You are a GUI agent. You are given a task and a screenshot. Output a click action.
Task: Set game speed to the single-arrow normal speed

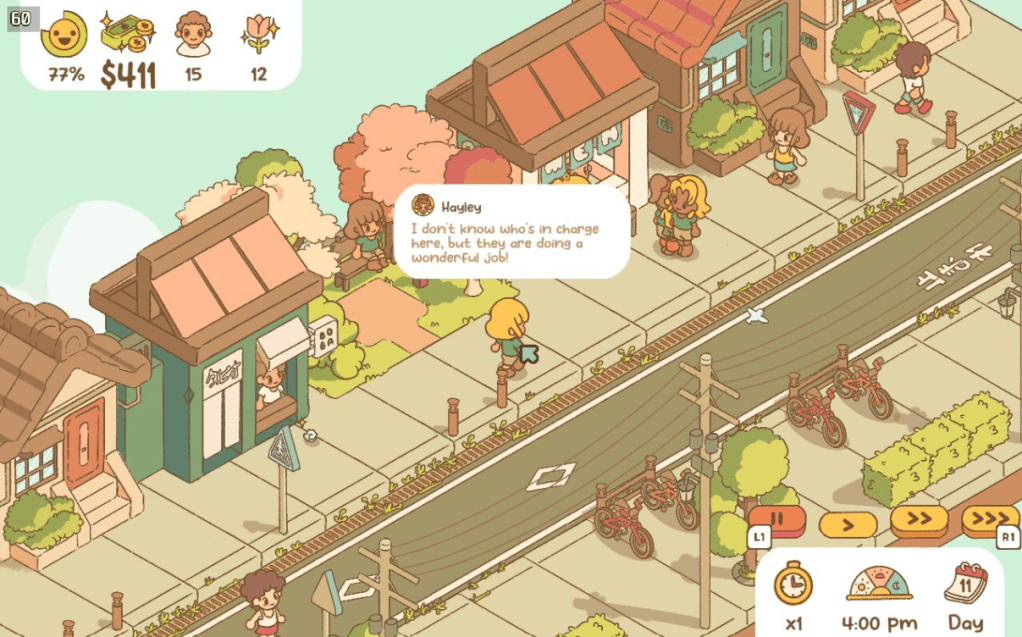pos(847,522)
